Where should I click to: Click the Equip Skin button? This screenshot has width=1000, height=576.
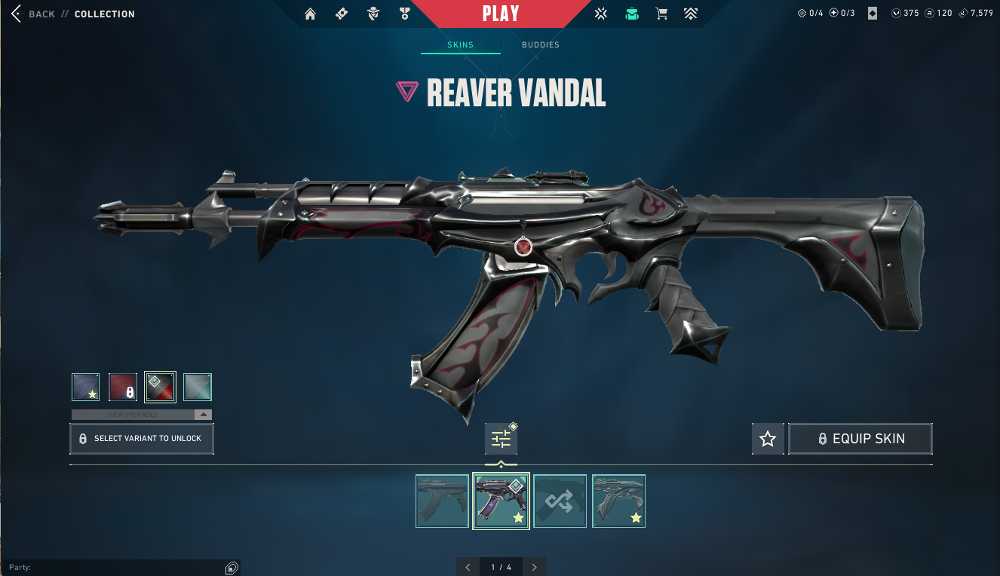point(860,439)
